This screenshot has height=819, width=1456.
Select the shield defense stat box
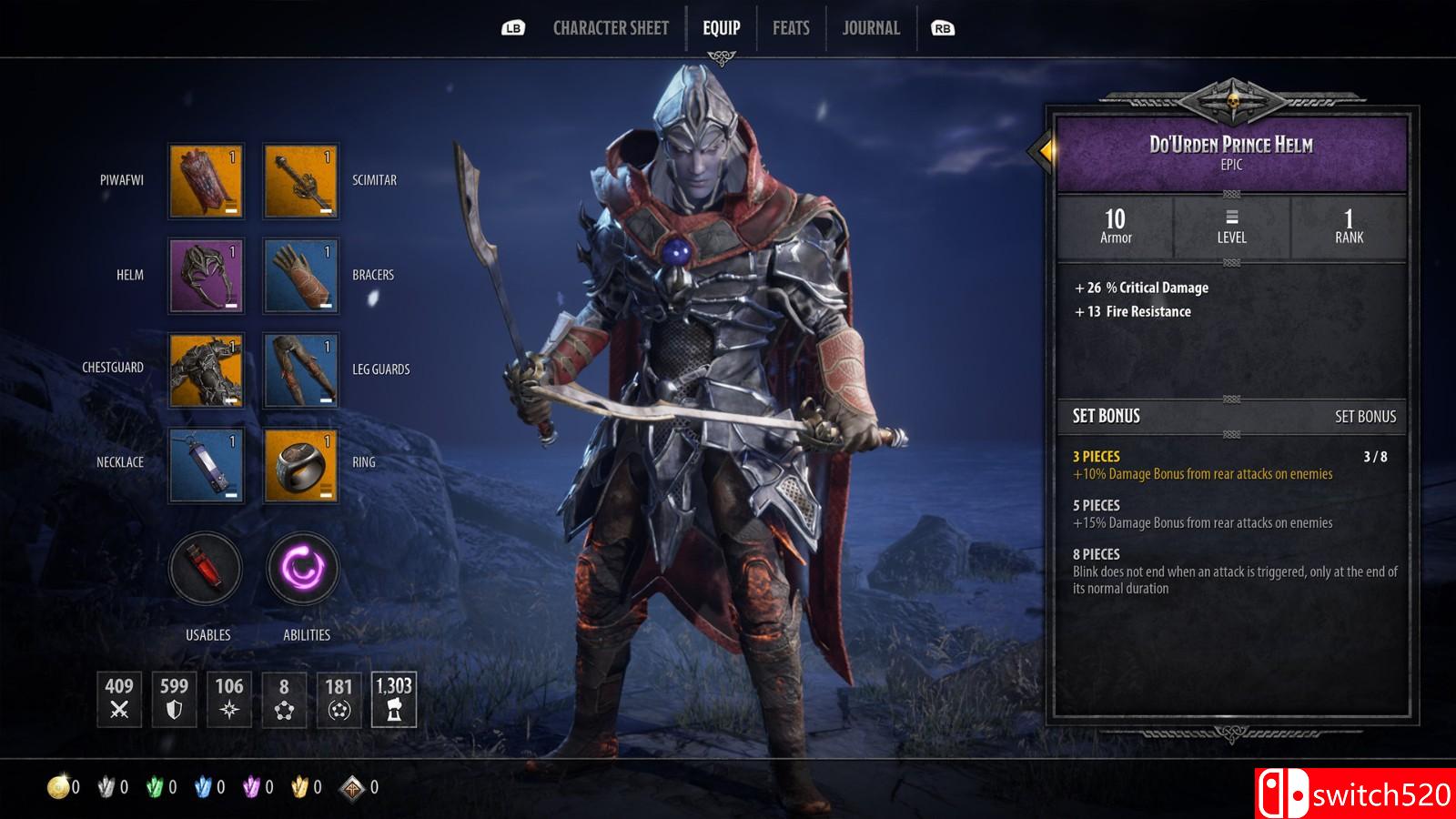(x=174, y=699)
